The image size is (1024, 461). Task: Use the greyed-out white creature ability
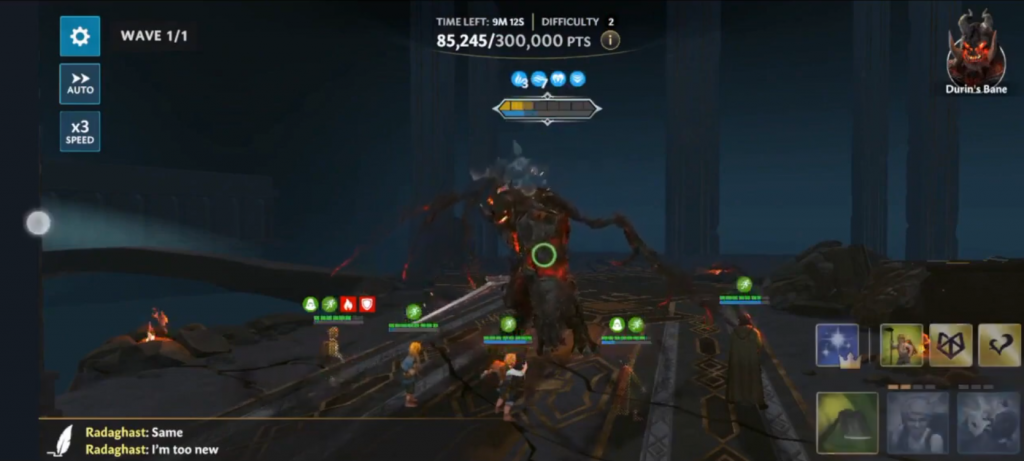pyautogui.click(x=987, y=422)
